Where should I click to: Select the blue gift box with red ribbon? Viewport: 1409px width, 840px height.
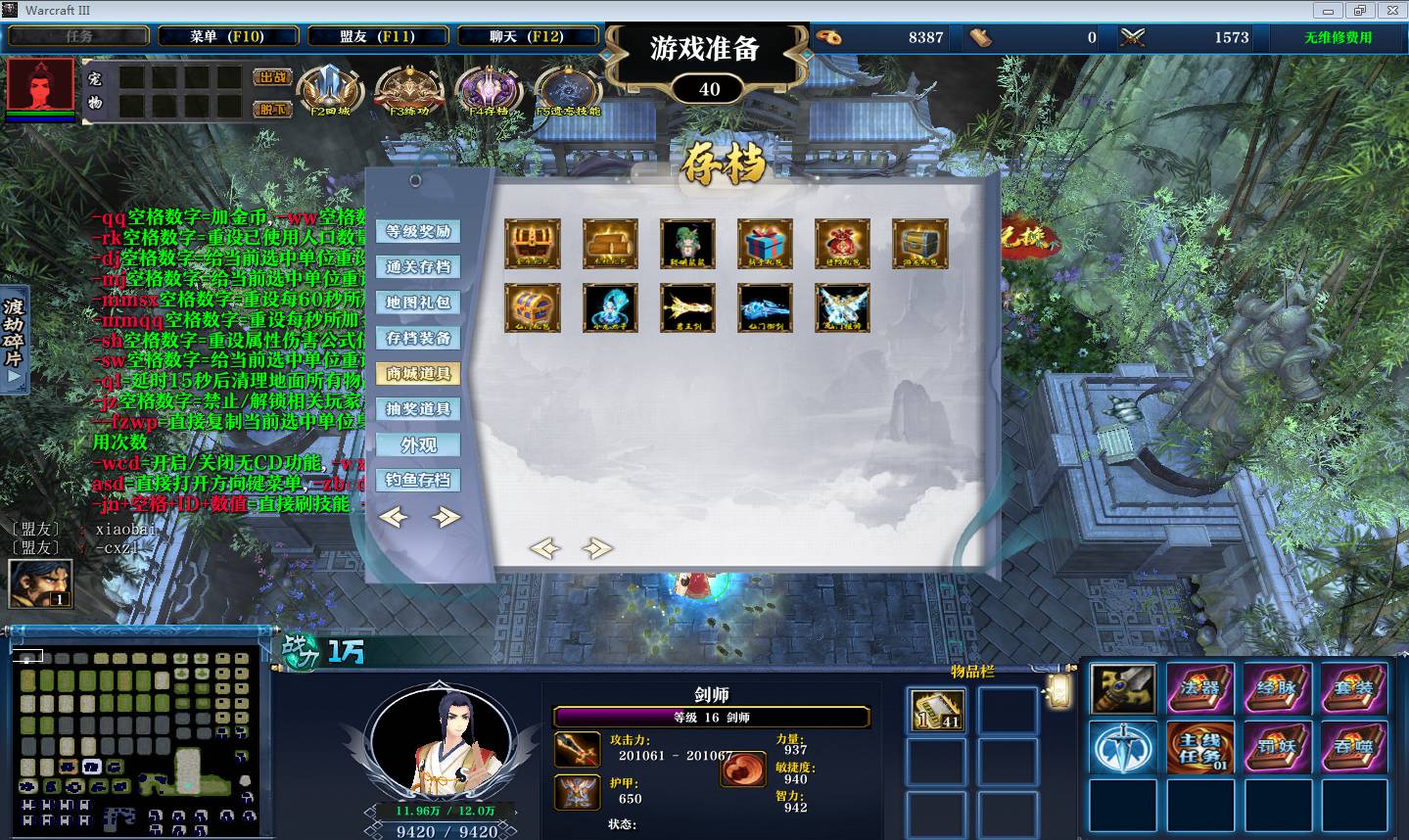pyautogui.click(x=765, y=244)
